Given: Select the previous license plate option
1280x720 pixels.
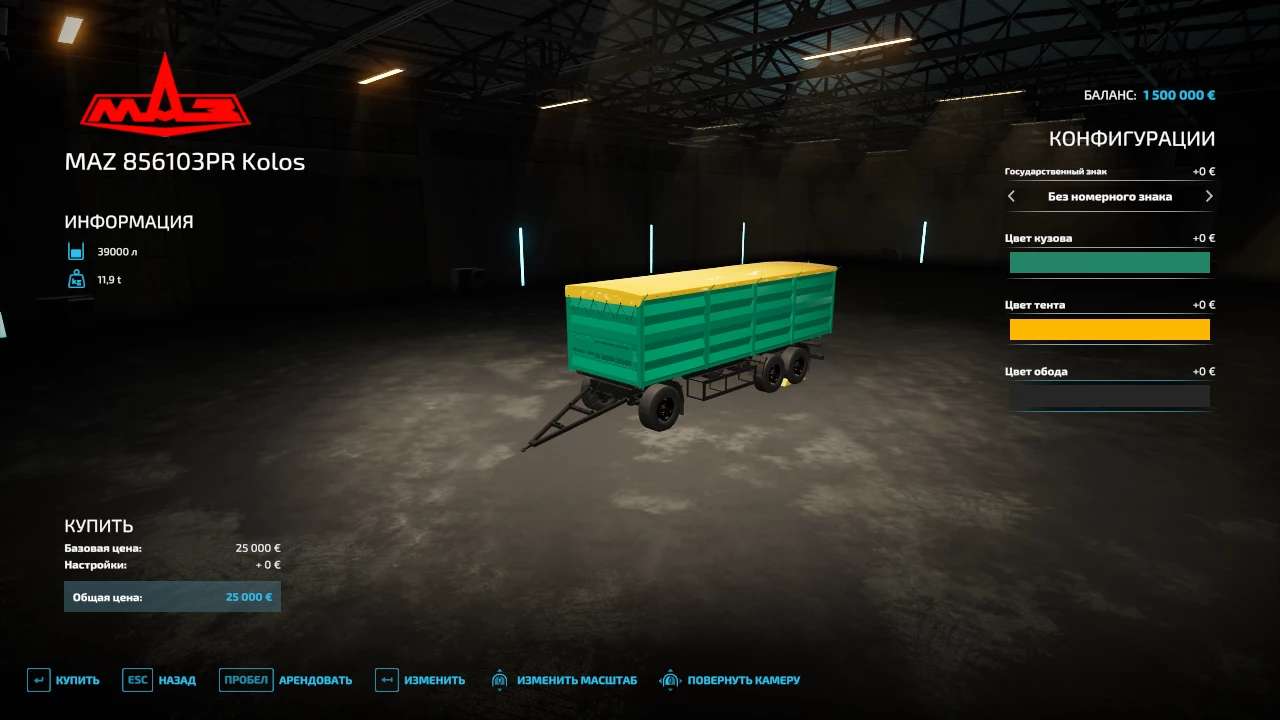Looking at the screenshot, I should (x=1011, y=196).
